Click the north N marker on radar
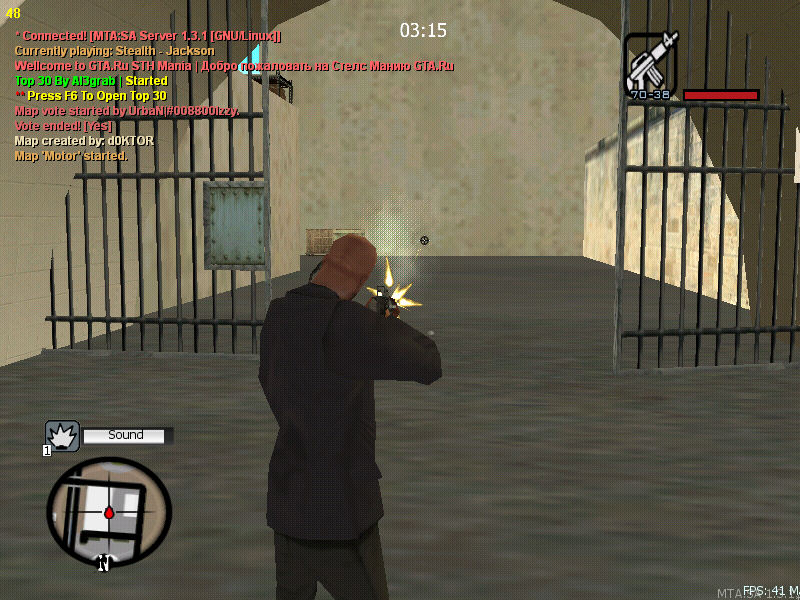Screen dimensions: 800x600 [103, 564]
